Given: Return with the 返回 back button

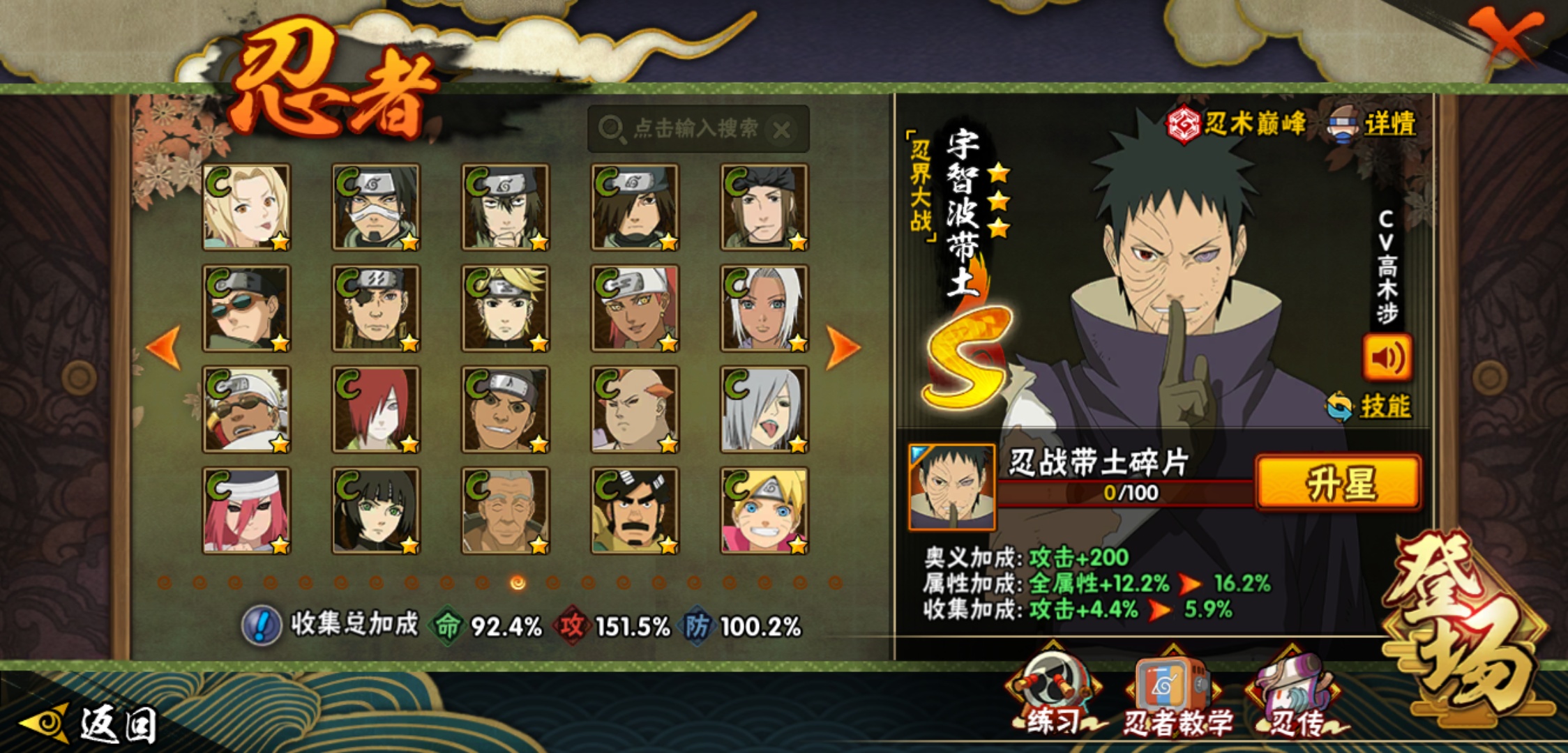Looking at the screenshot, I should click(91, 724).
